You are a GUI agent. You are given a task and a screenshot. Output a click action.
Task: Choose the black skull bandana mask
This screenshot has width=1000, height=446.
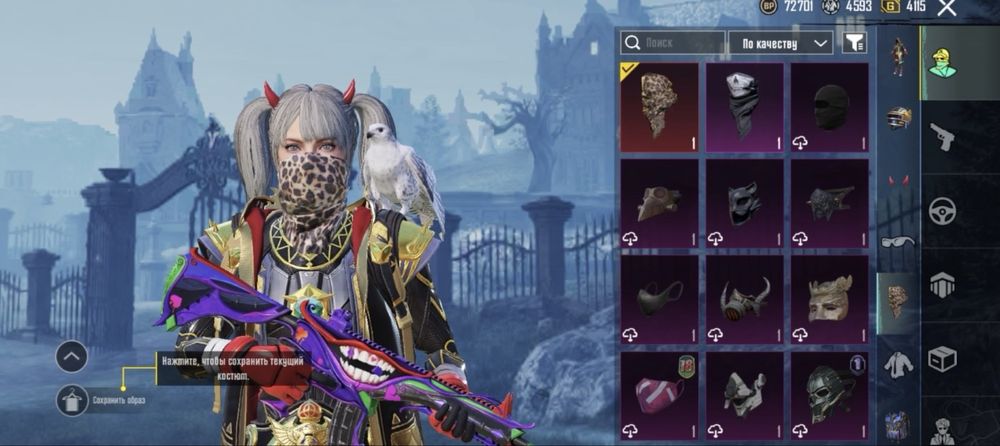(x=744, y=107)
